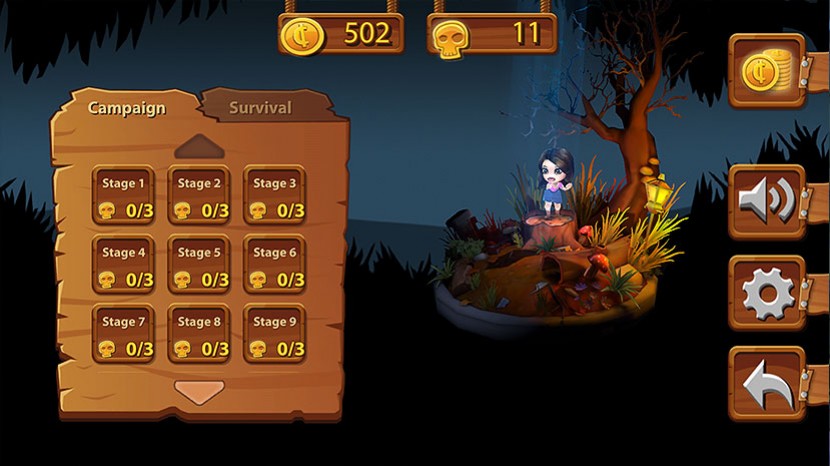This screenshot has width=830, height=466.
Task: Start Stage 5
Action: [199, 265]
